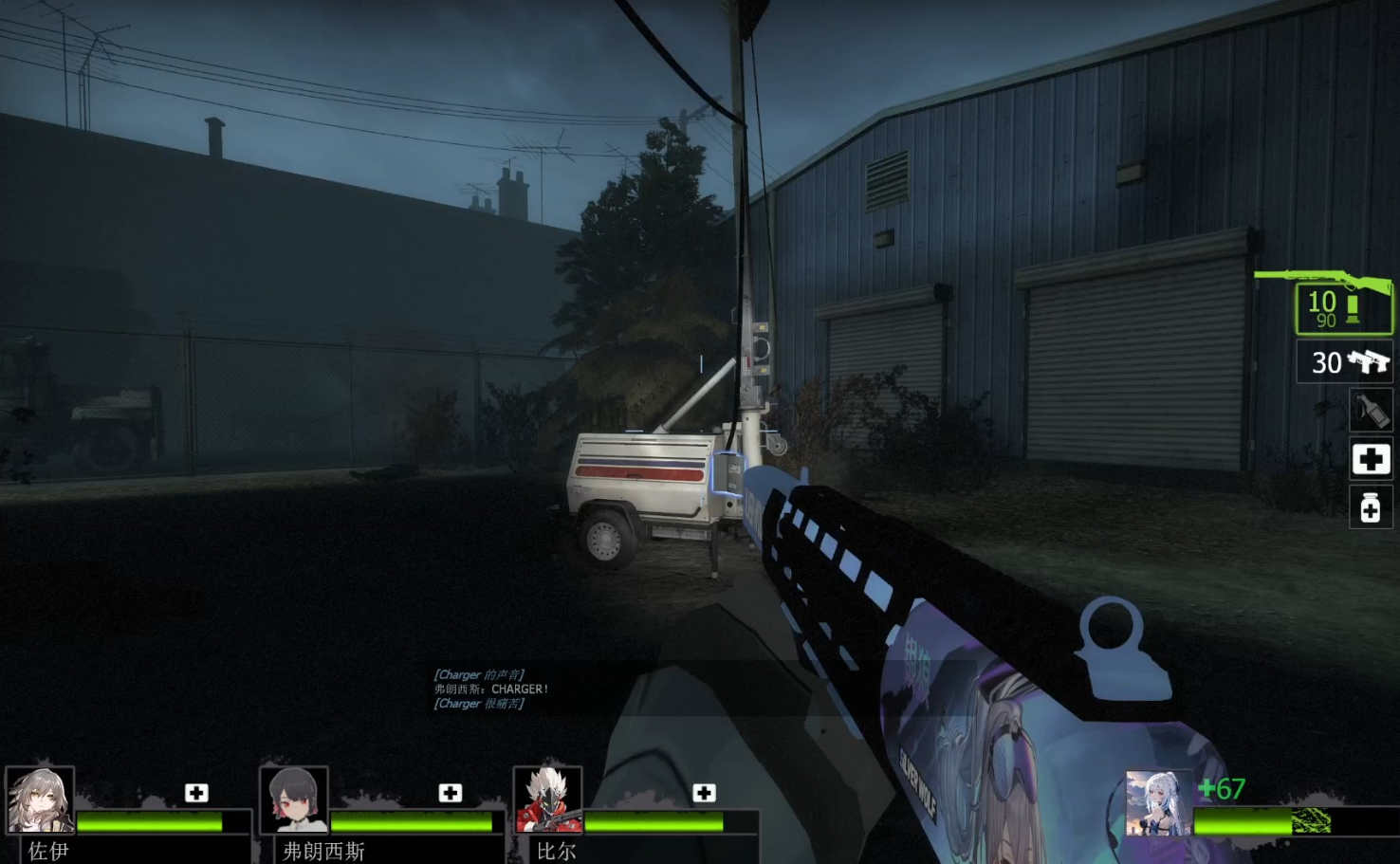Image resolution: width=1400 pixels, height=864 pixels.
Task: Choose the first aid kit slot
Action: (1370, 460)
